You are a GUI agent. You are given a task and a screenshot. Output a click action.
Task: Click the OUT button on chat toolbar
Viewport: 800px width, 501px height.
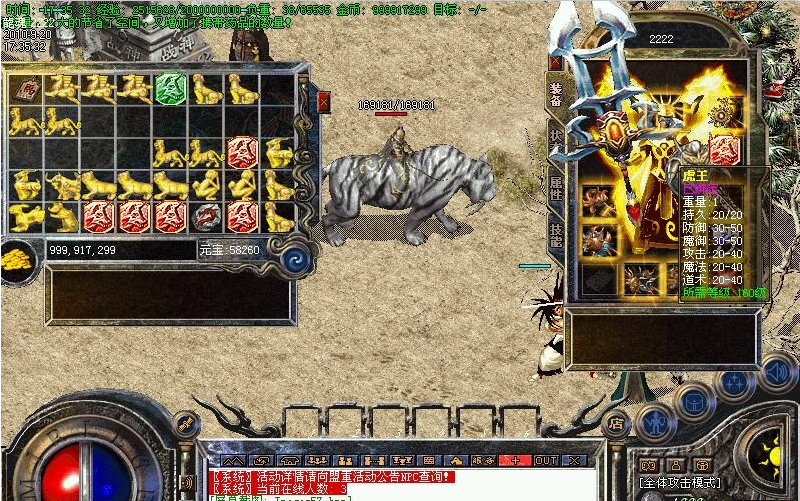pos(545,461)
